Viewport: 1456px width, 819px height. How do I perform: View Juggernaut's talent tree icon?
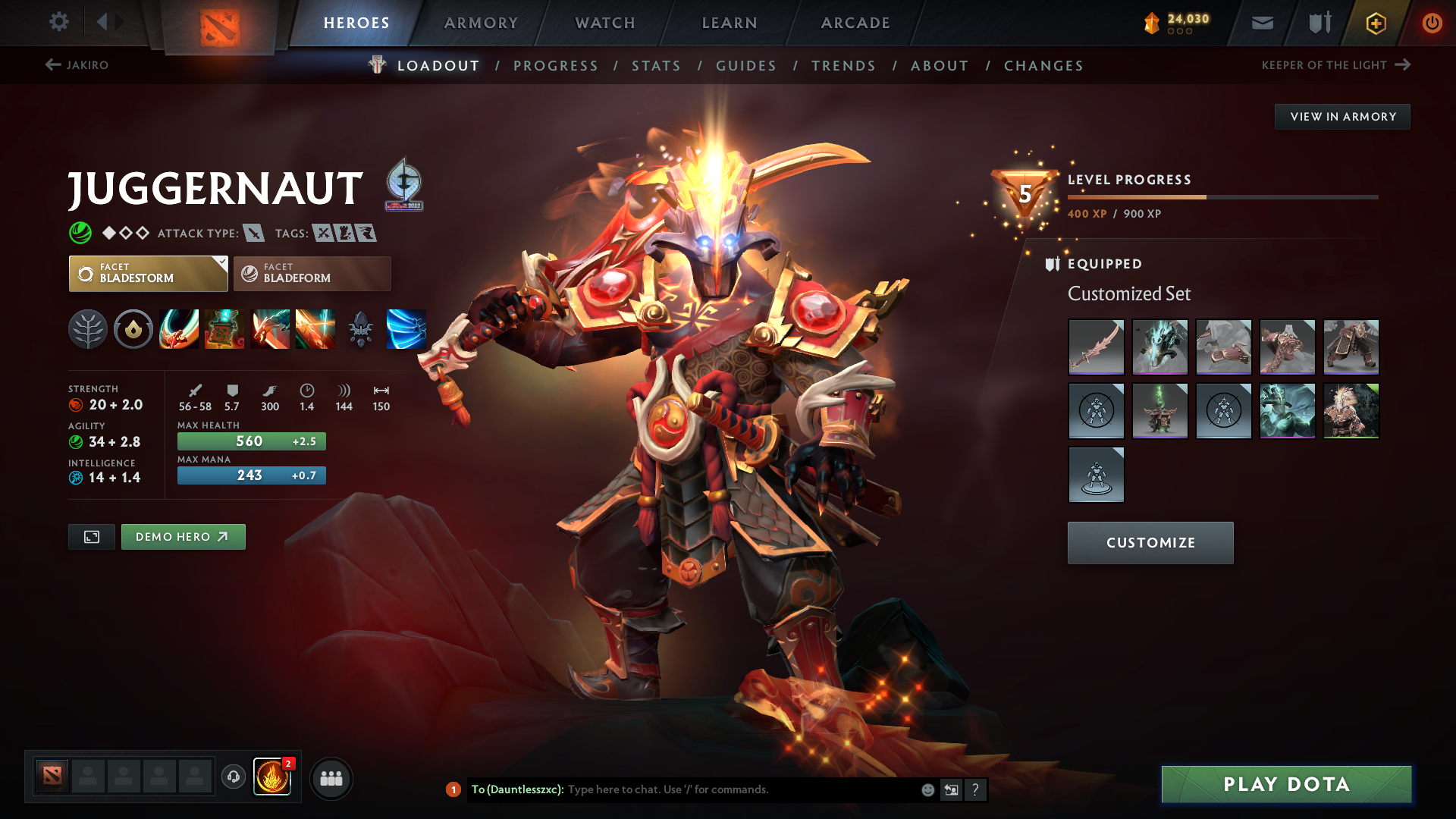(x=88, y=329)
